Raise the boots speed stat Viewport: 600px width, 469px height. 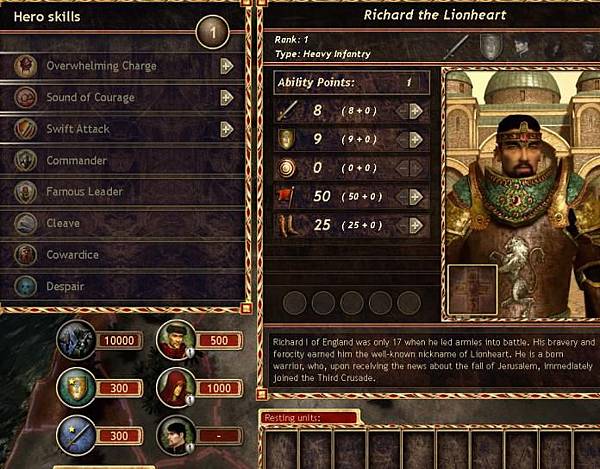416,226
